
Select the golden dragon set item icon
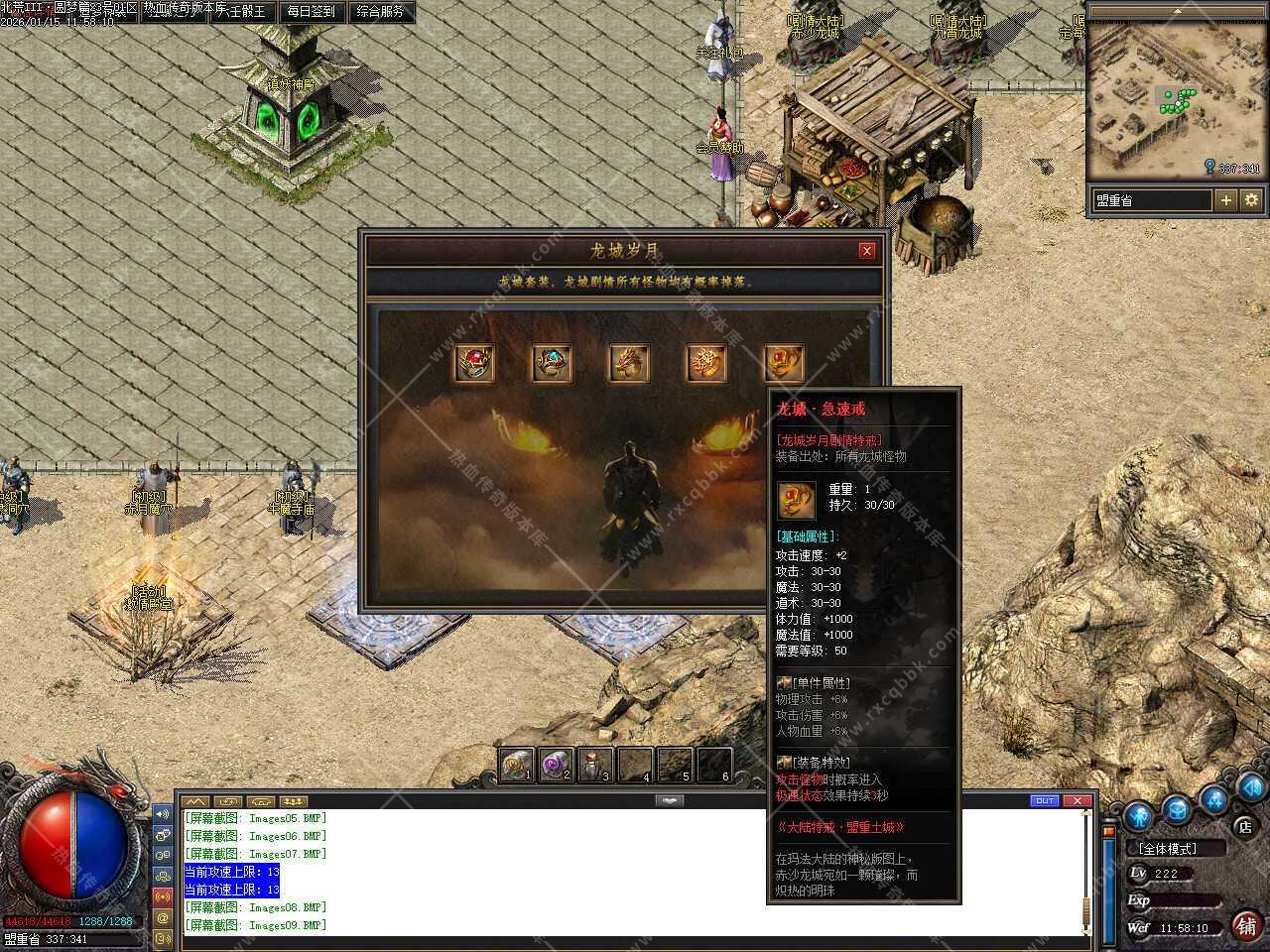point(629,364)
